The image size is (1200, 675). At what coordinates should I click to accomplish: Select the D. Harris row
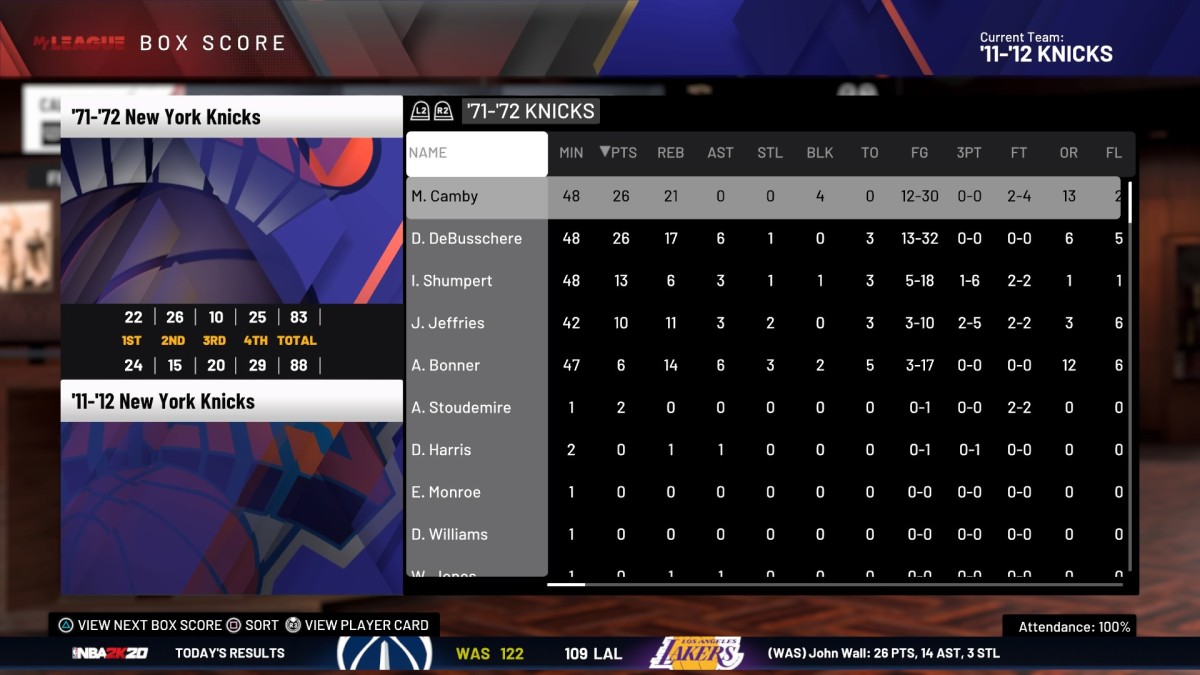(x=441, y=450)
